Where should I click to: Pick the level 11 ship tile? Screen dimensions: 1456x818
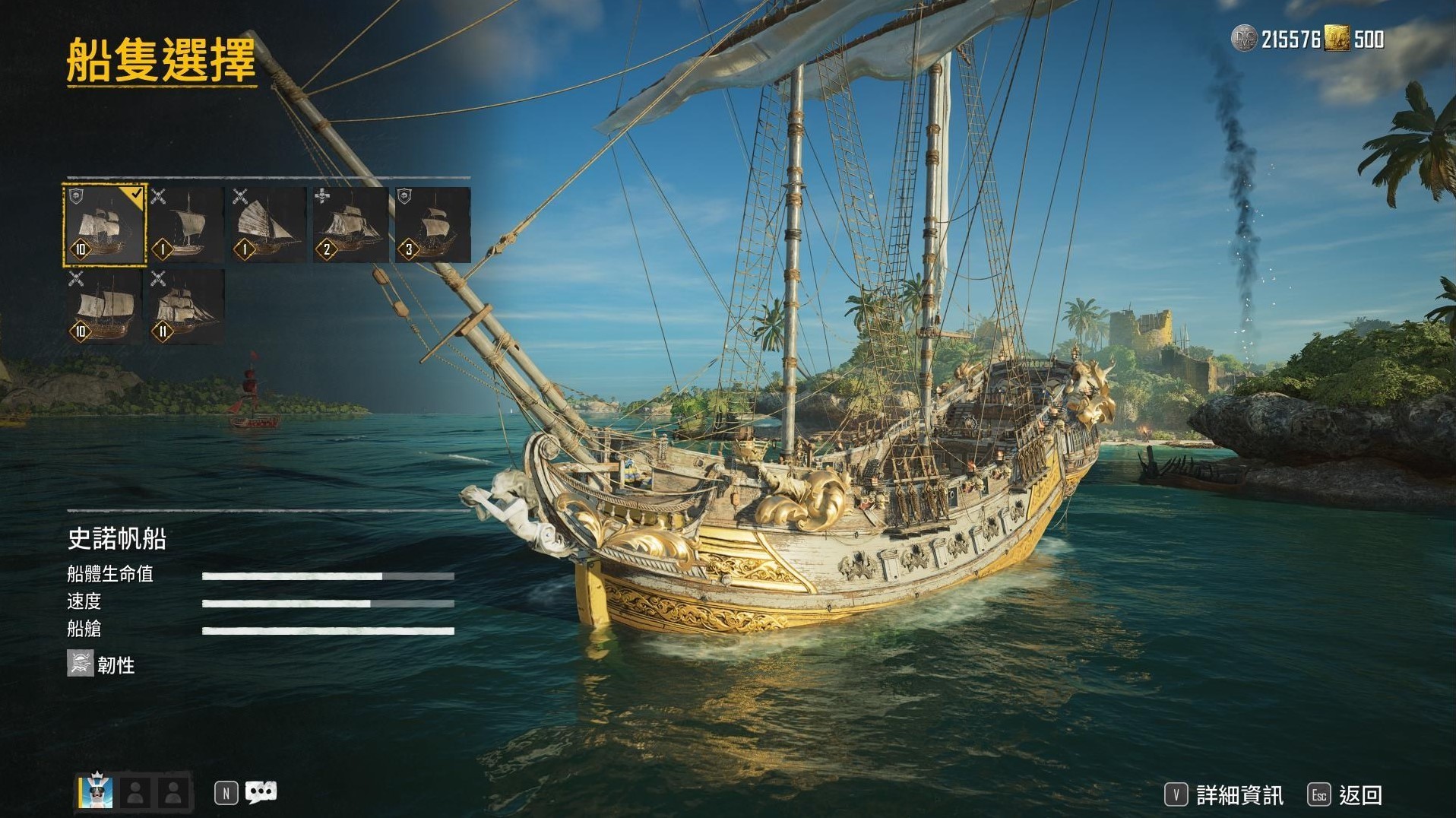click(187, 307)
